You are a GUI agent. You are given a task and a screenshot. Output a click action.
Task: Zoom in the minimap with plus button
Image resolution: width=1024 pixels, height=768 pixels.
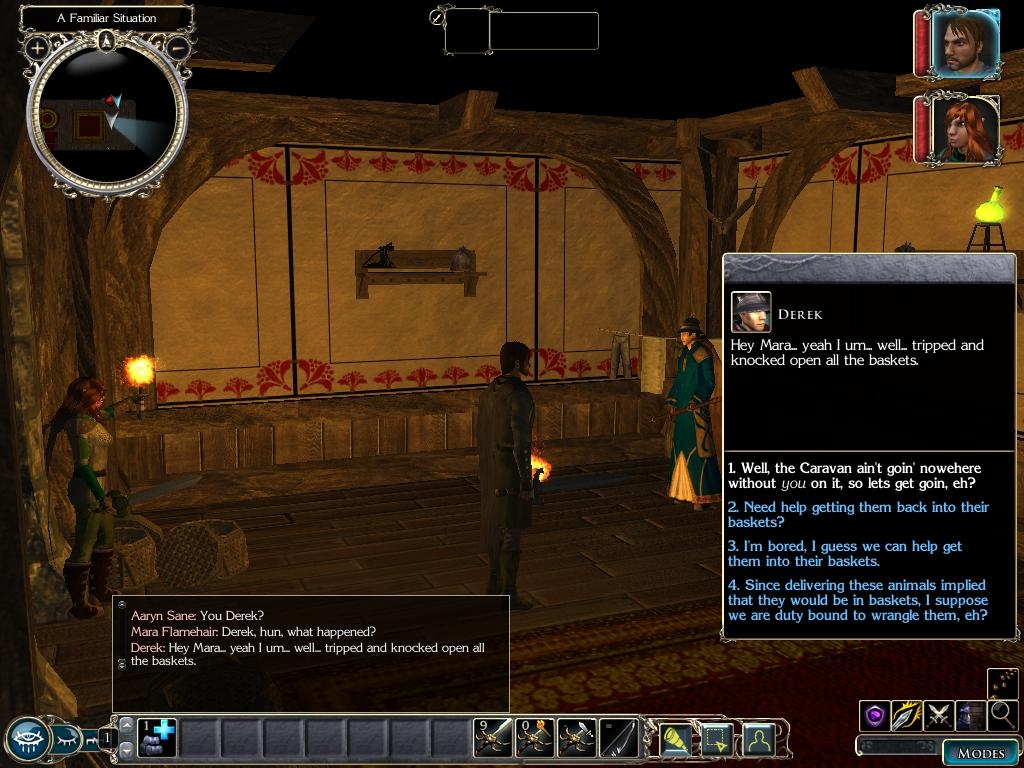coord(37,47)
